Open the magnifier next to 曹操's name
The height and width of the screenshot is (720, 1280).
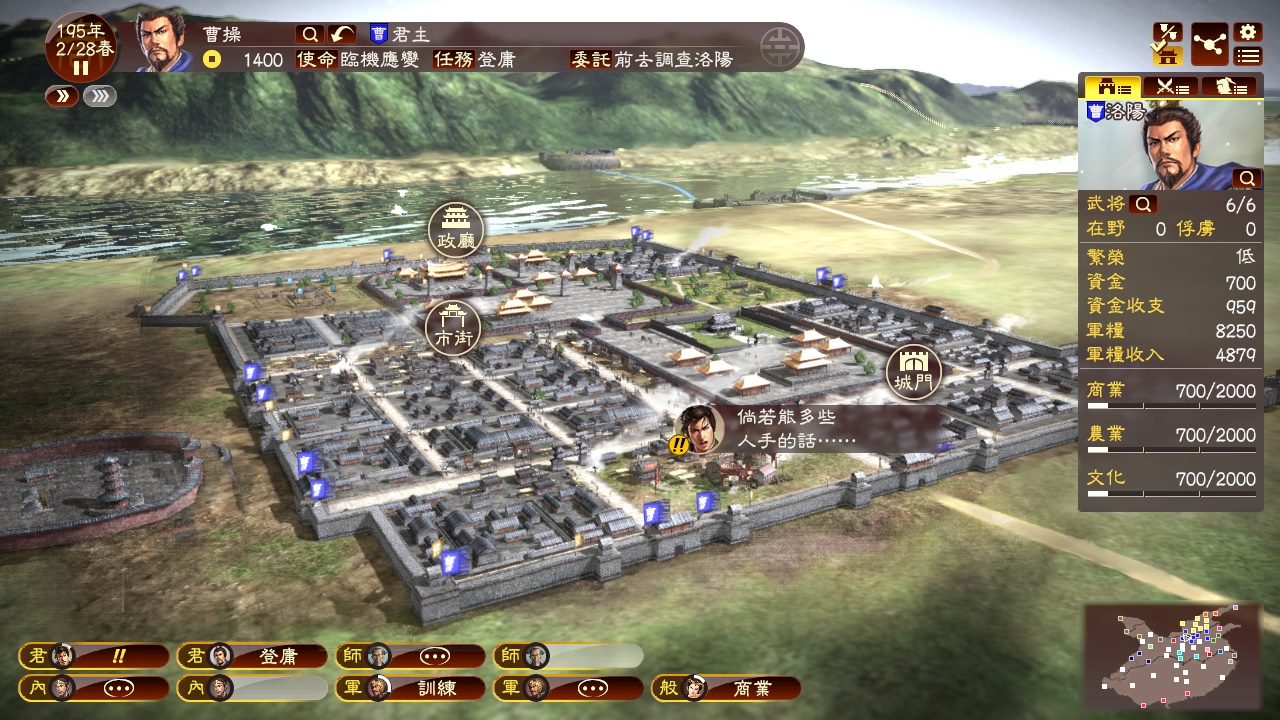click(309, 34)
